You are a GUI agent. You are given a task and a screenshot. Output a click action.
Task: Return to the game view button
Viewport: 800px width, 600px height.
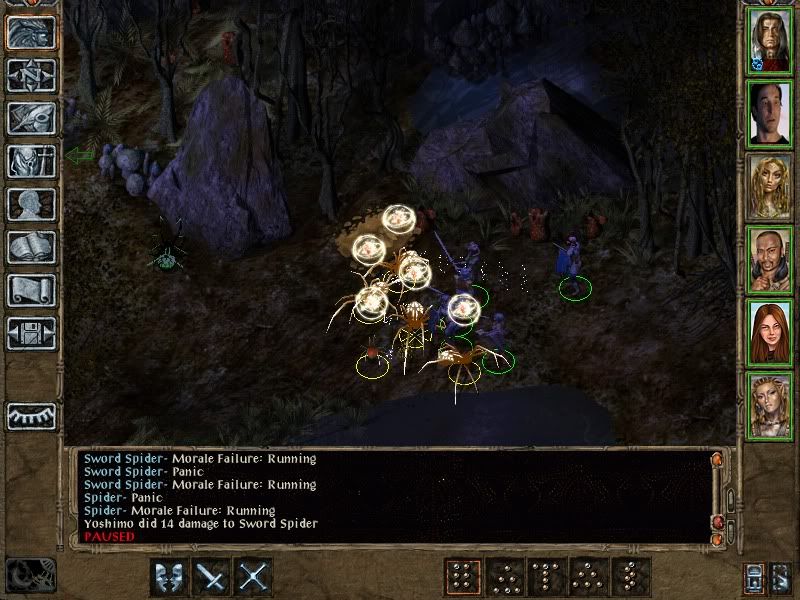[x=31, y=32]
